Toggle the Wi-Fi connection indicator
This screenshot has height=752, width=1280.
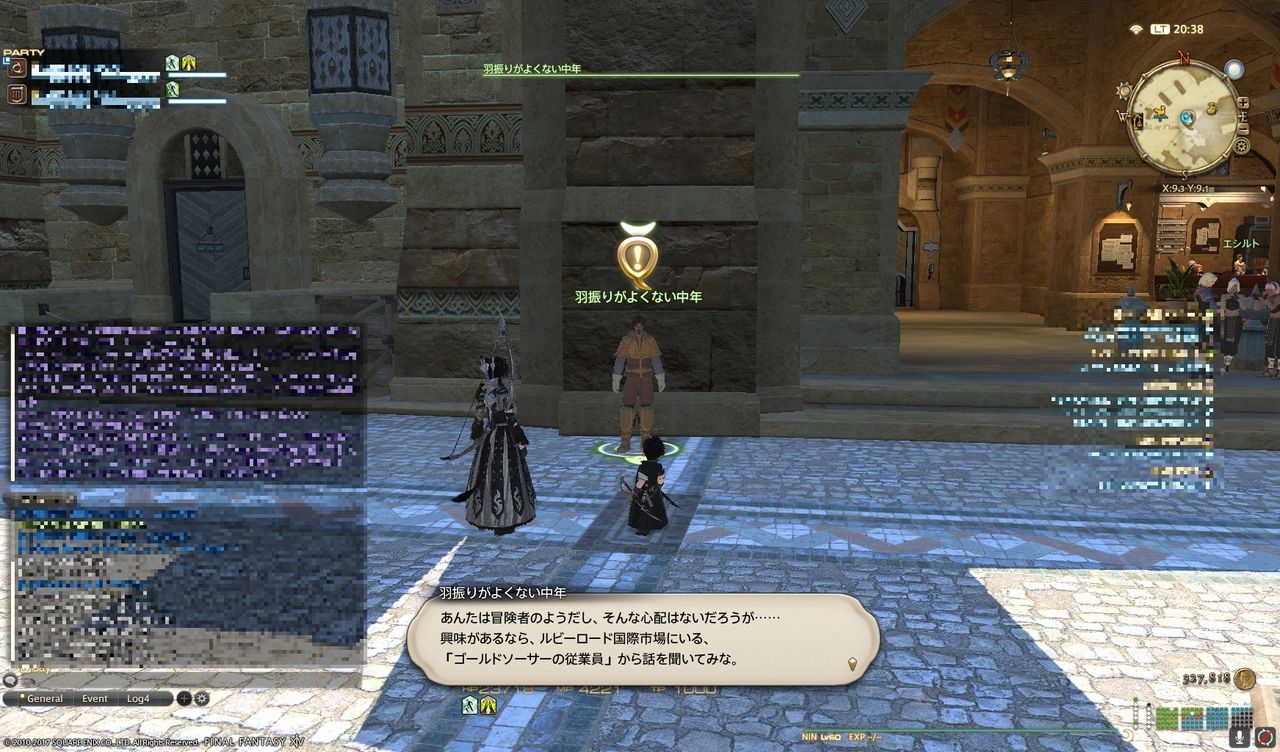[x=1135, y=28]
